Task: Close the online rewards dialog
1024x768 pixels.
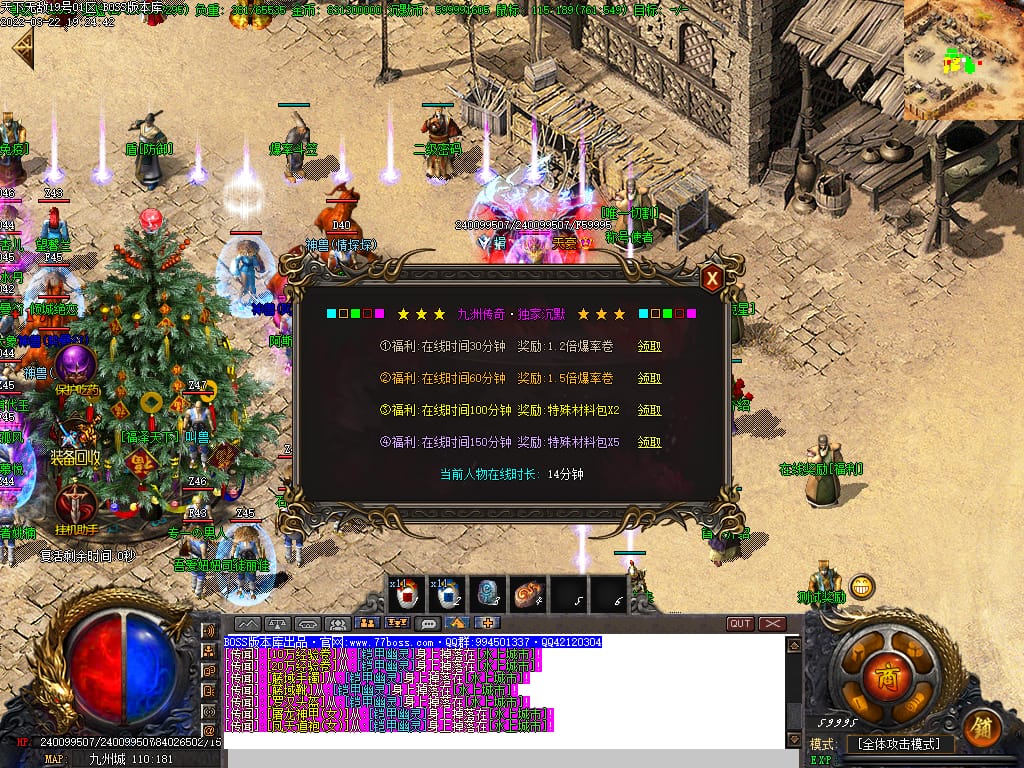Action: tap(711, 278)
